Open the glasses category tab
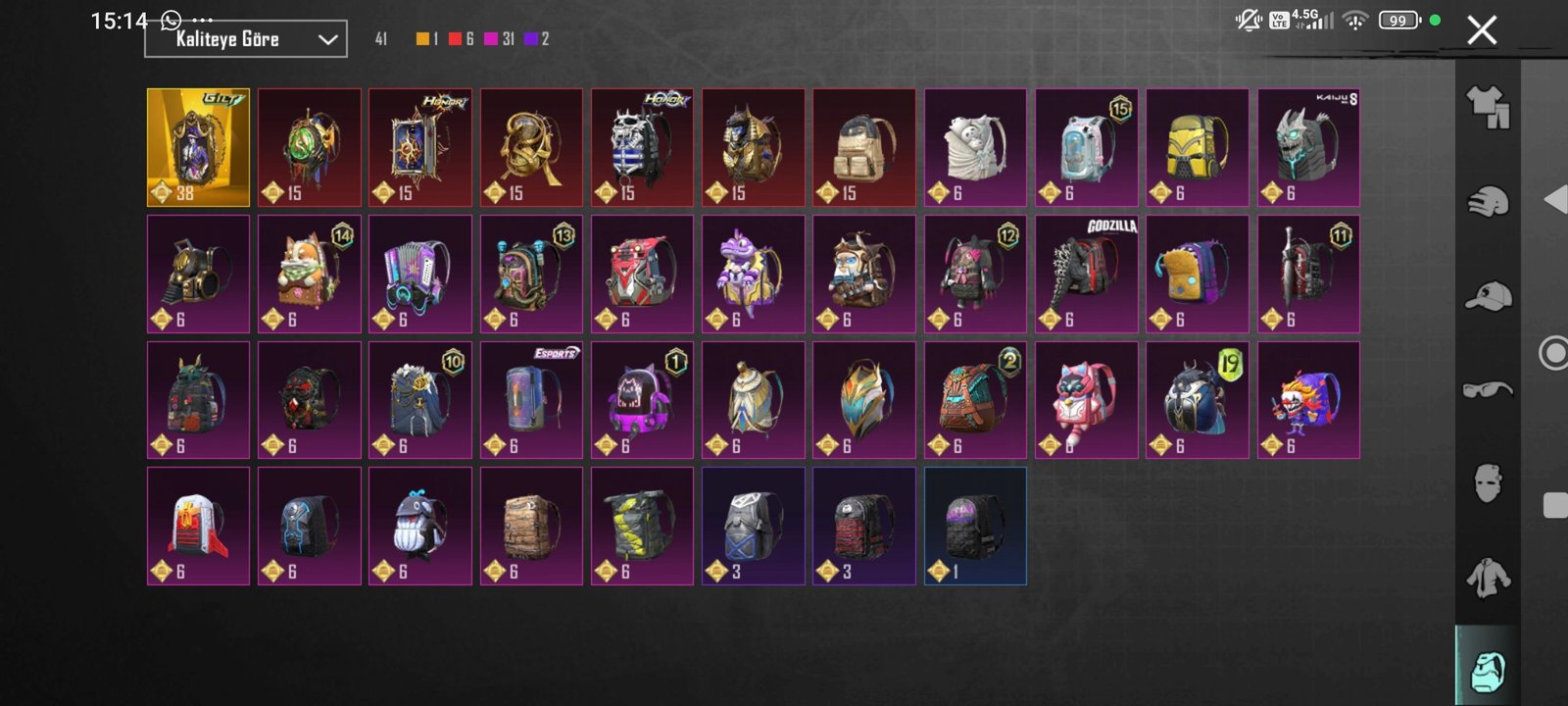Screen dimensions: 1568x706 point(1488,389)
